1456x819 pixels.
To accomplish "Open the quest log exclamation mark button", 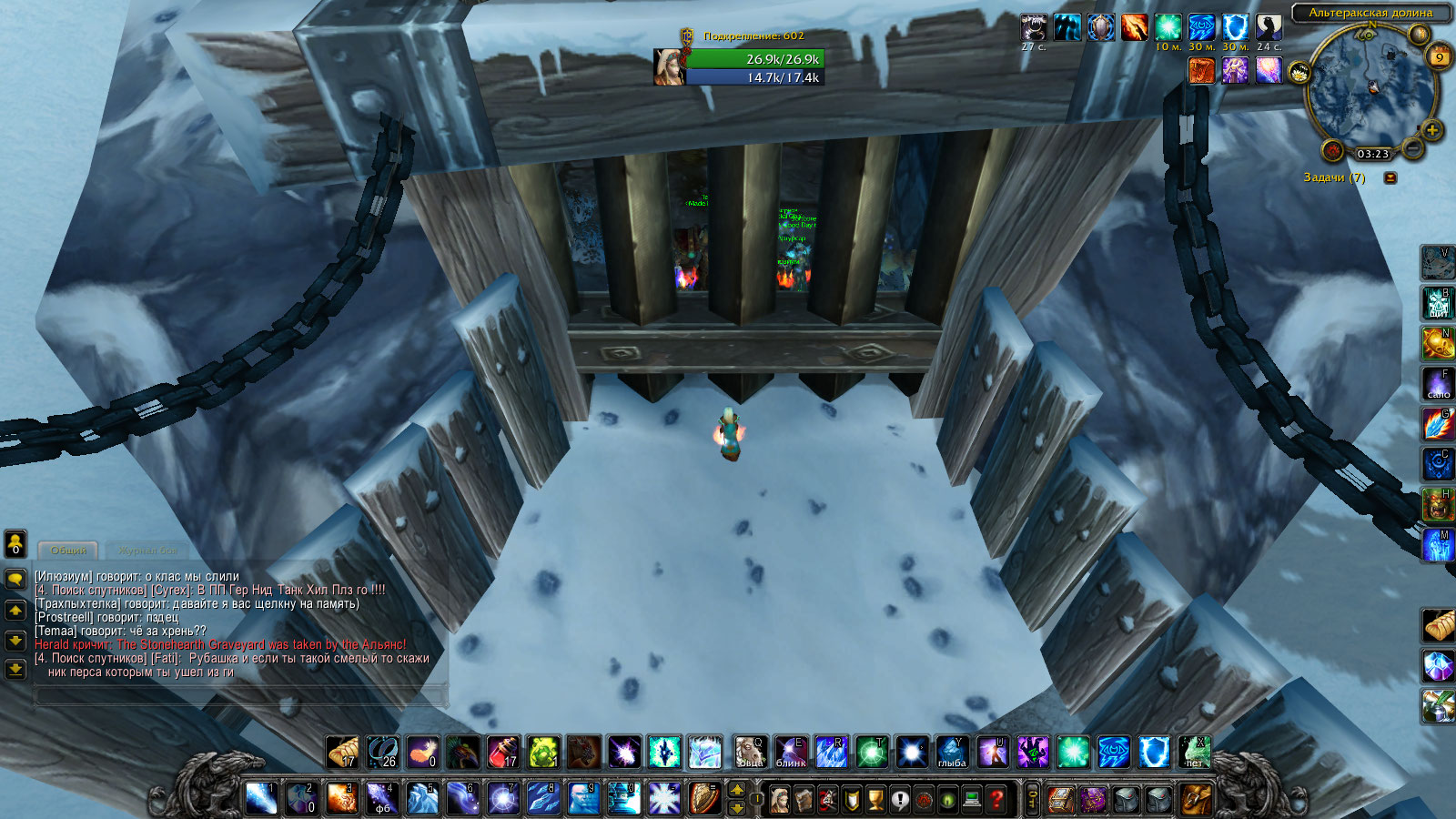I will coord(899,800).
